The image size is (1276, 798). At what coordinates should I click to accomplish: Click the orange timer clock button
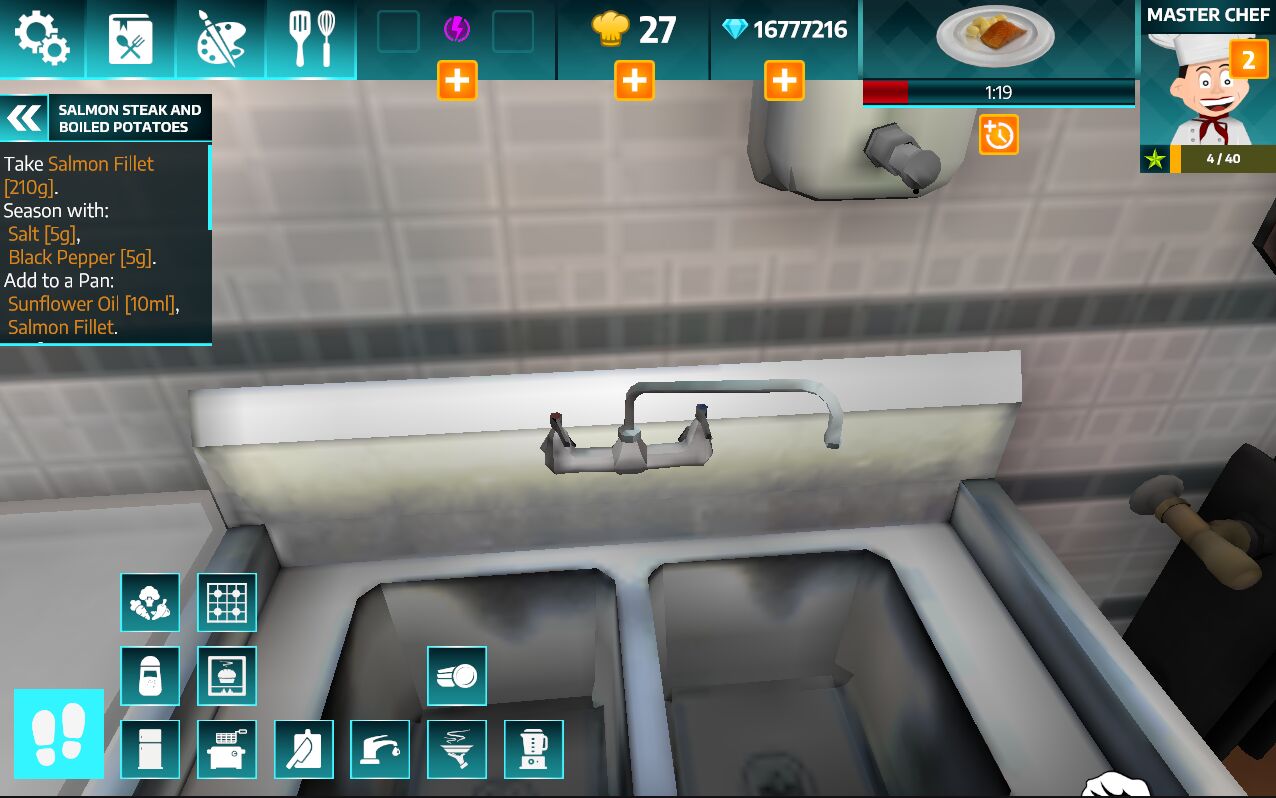pyautogui.click(x=998, y=135)
